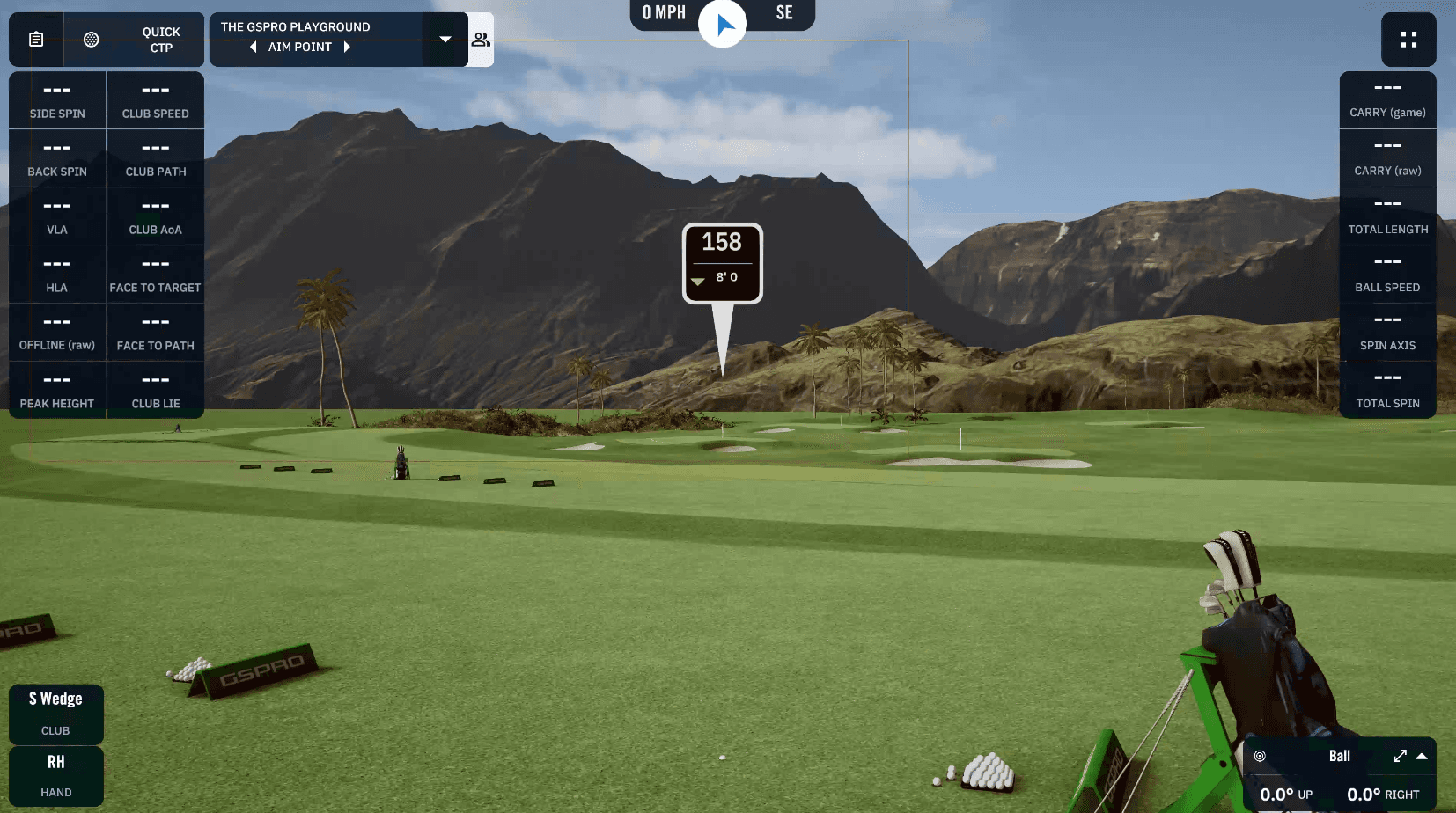Screen dimensions: 1456x813
Task: Select the golf ball icon next to Quick CTP
Action: point(92,39)
